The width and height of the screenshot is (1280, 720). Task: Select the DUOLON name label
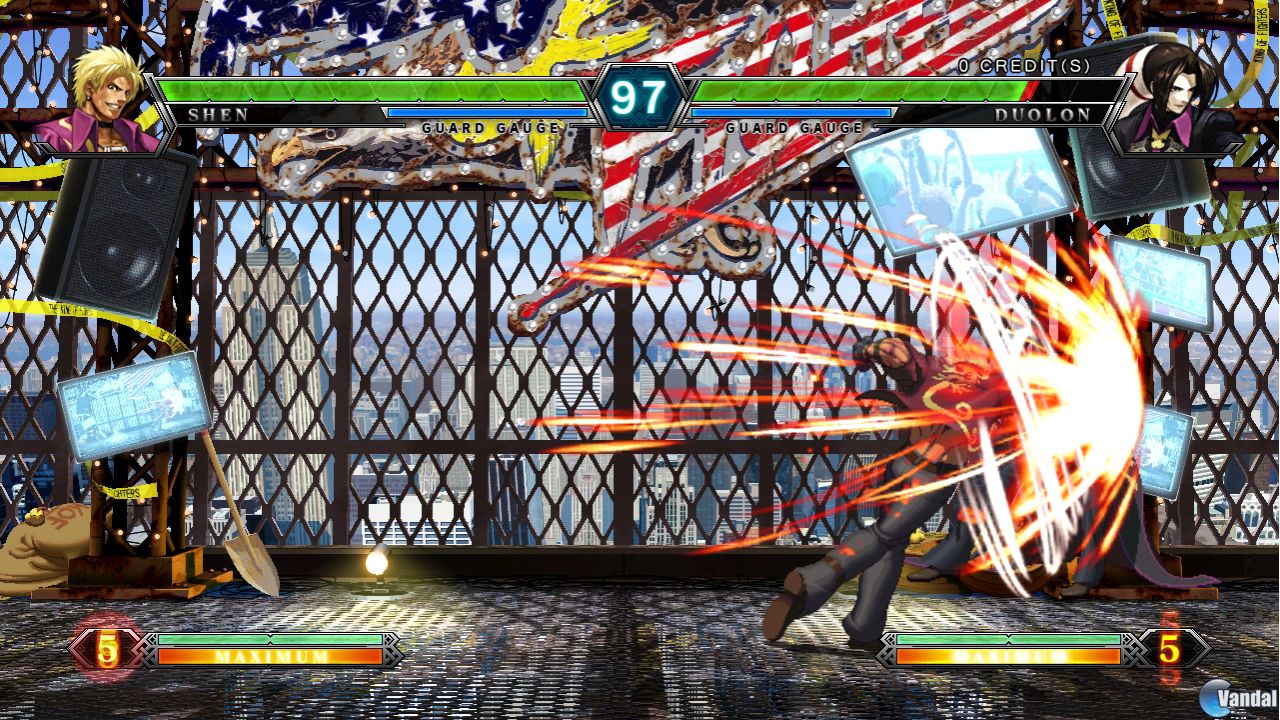1041,113
